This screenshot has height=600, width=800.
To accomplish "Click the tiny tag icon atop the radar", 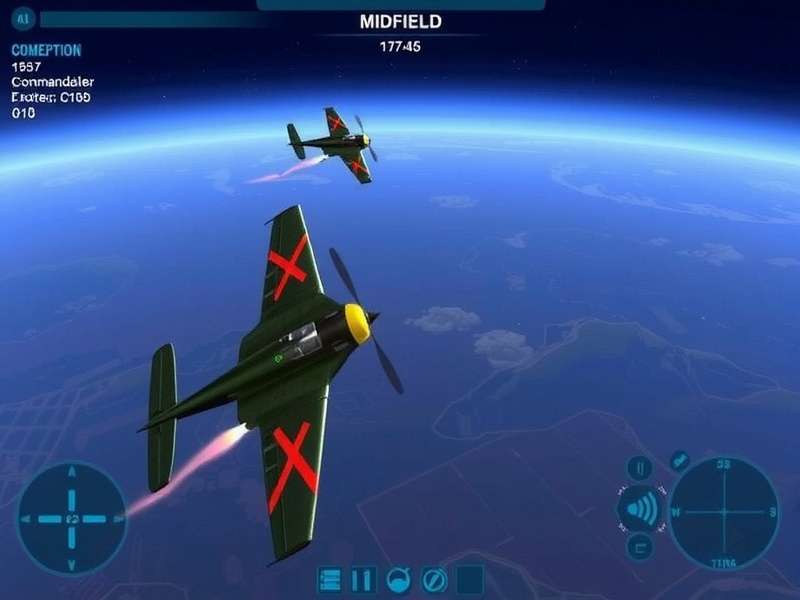I will tap(679, 459).
